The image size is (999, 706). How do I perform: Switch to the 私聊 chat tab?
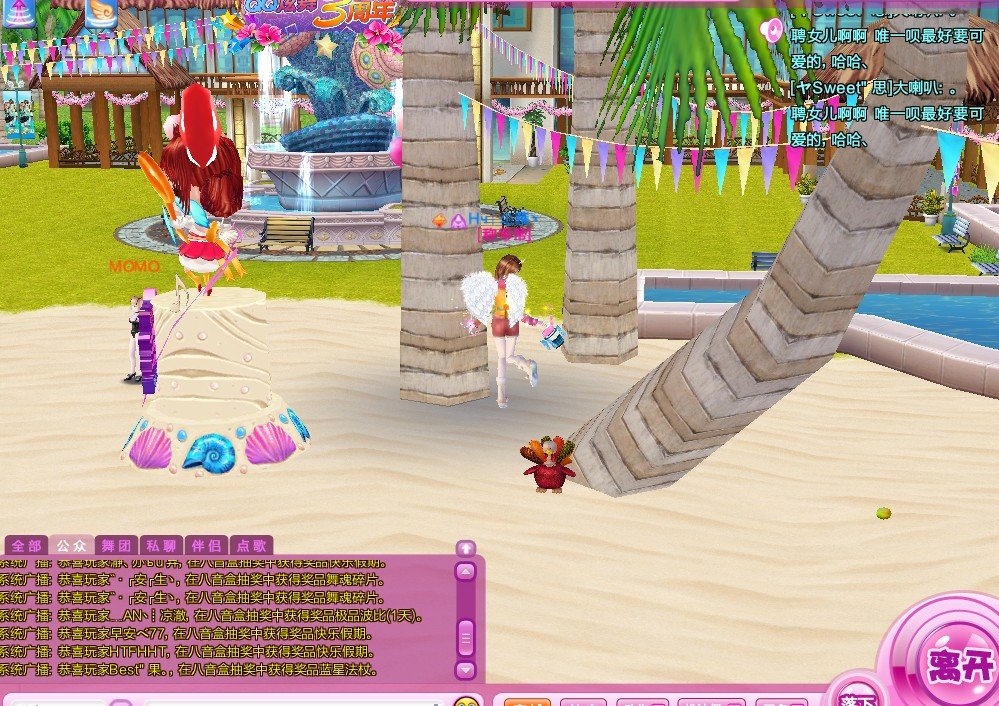coord(161,546)
